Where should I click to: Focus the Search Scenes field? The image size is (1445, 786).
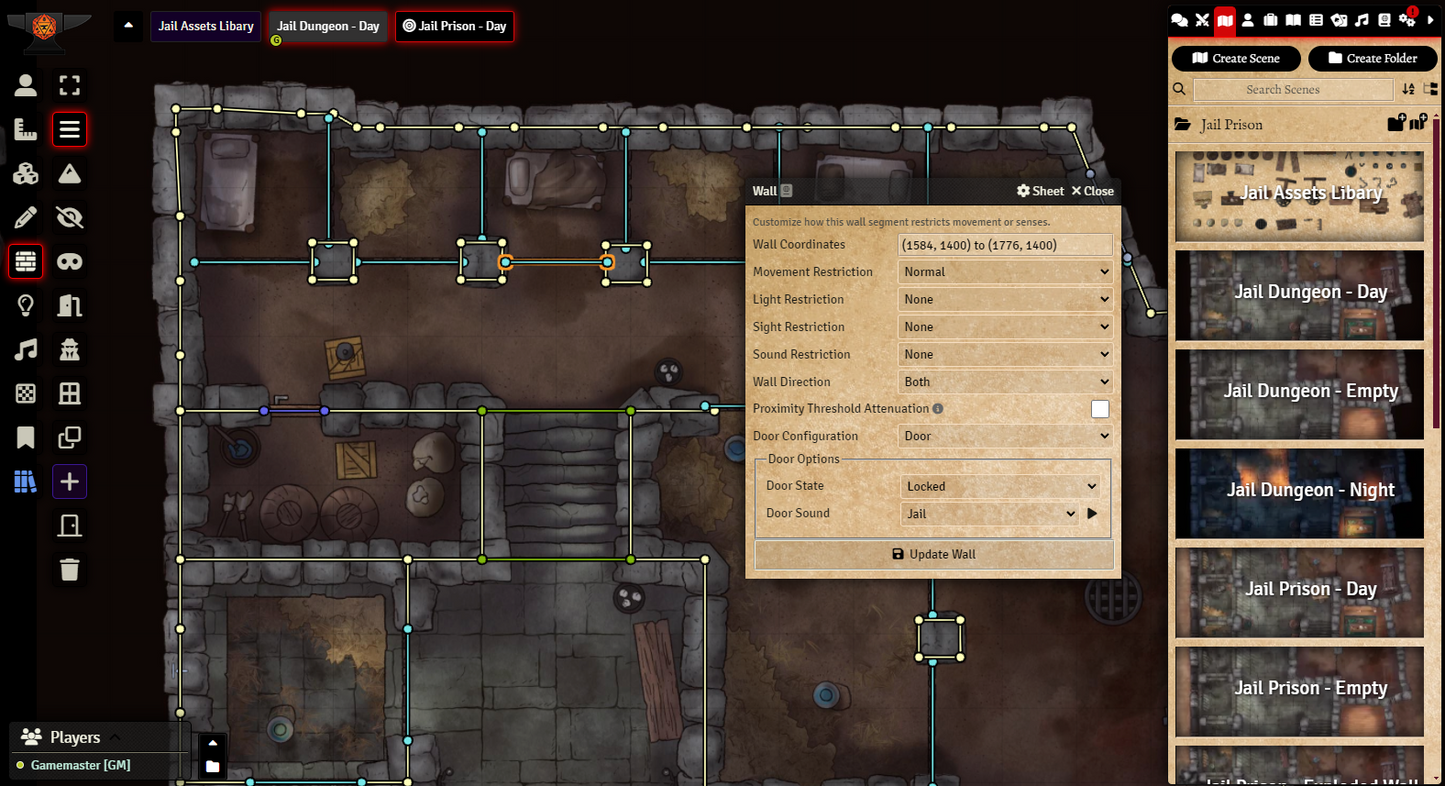click(x=1292, y=90)
